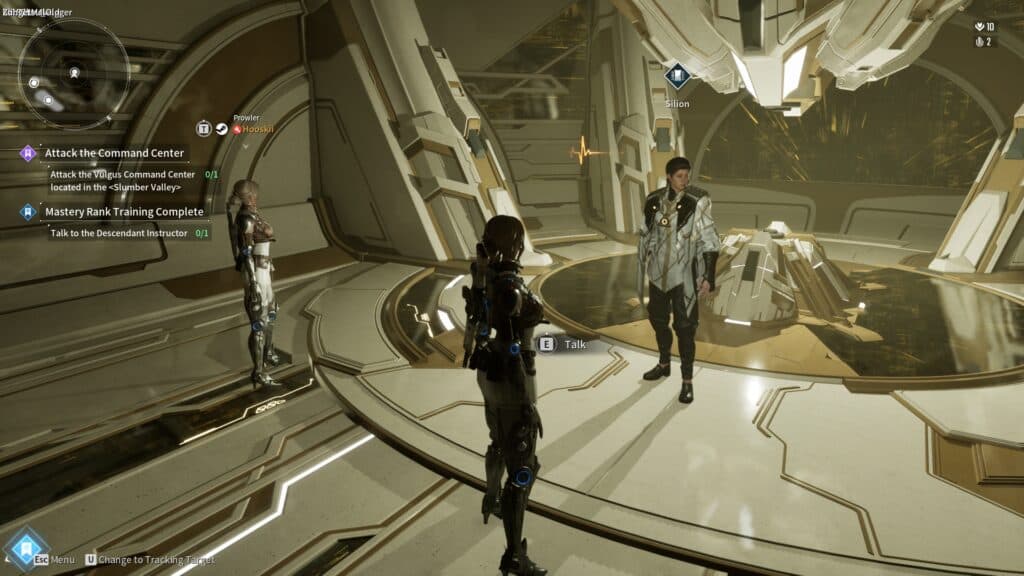Click the Silion NPC marker icon
Screen dimensions: 1024x576
[x=677, y=76]
